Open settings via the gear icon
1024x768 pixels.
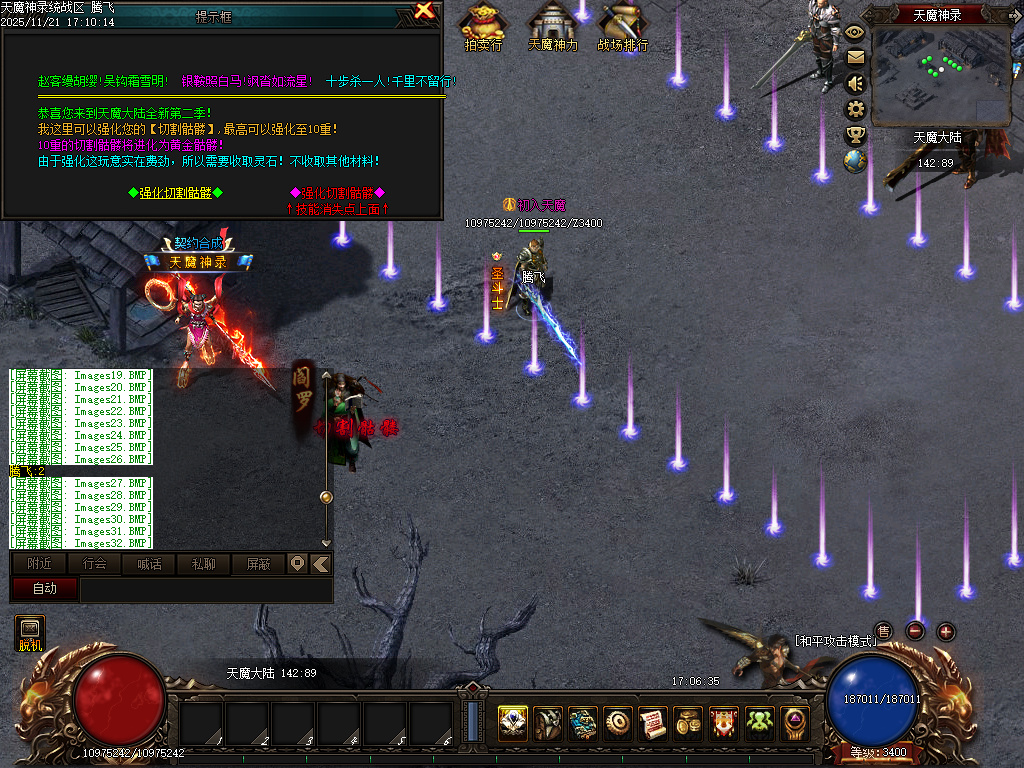[x=856, y=109]
